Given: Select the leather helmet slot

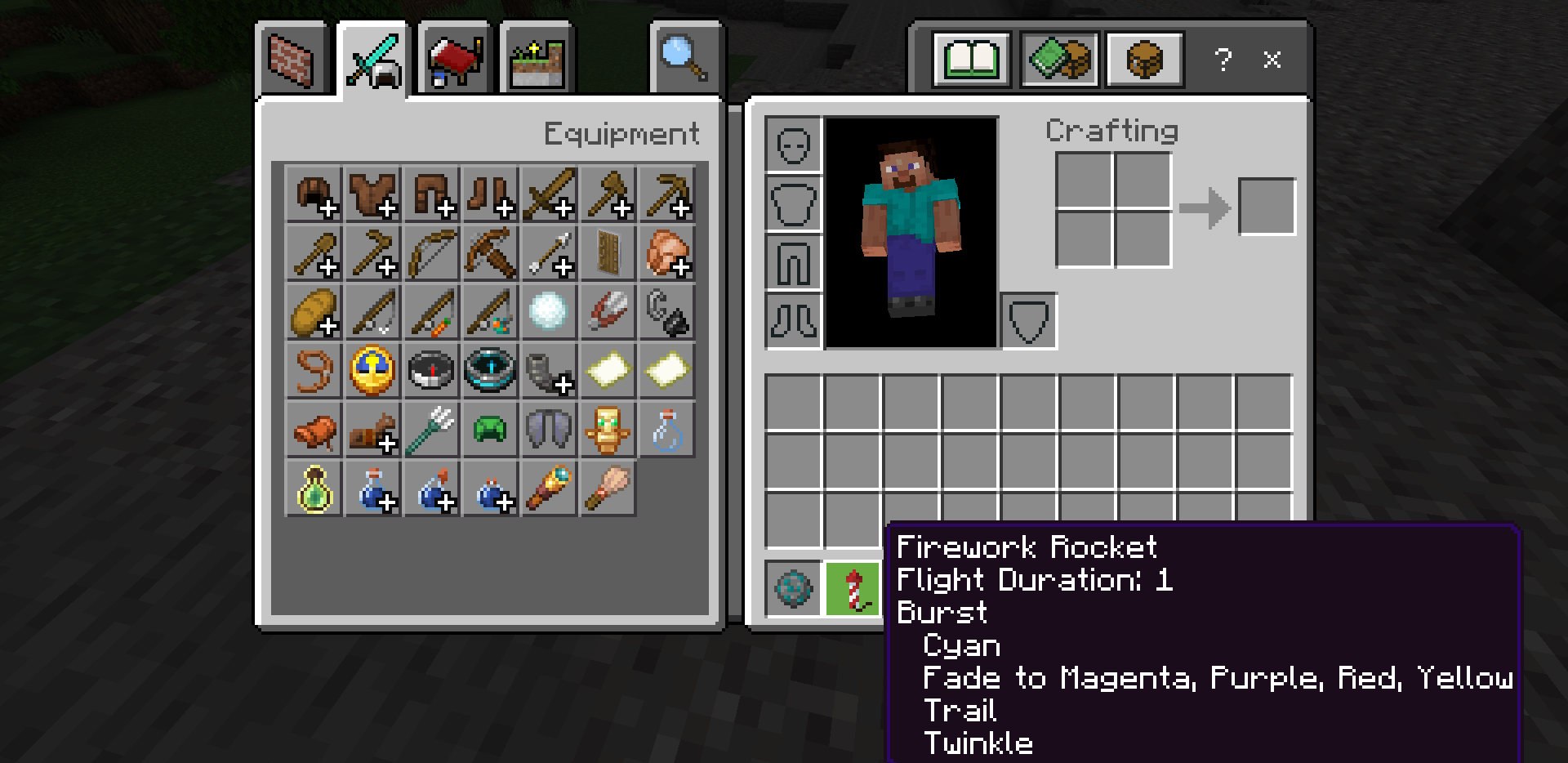Looking at the screenshot, I should [314, 194].
